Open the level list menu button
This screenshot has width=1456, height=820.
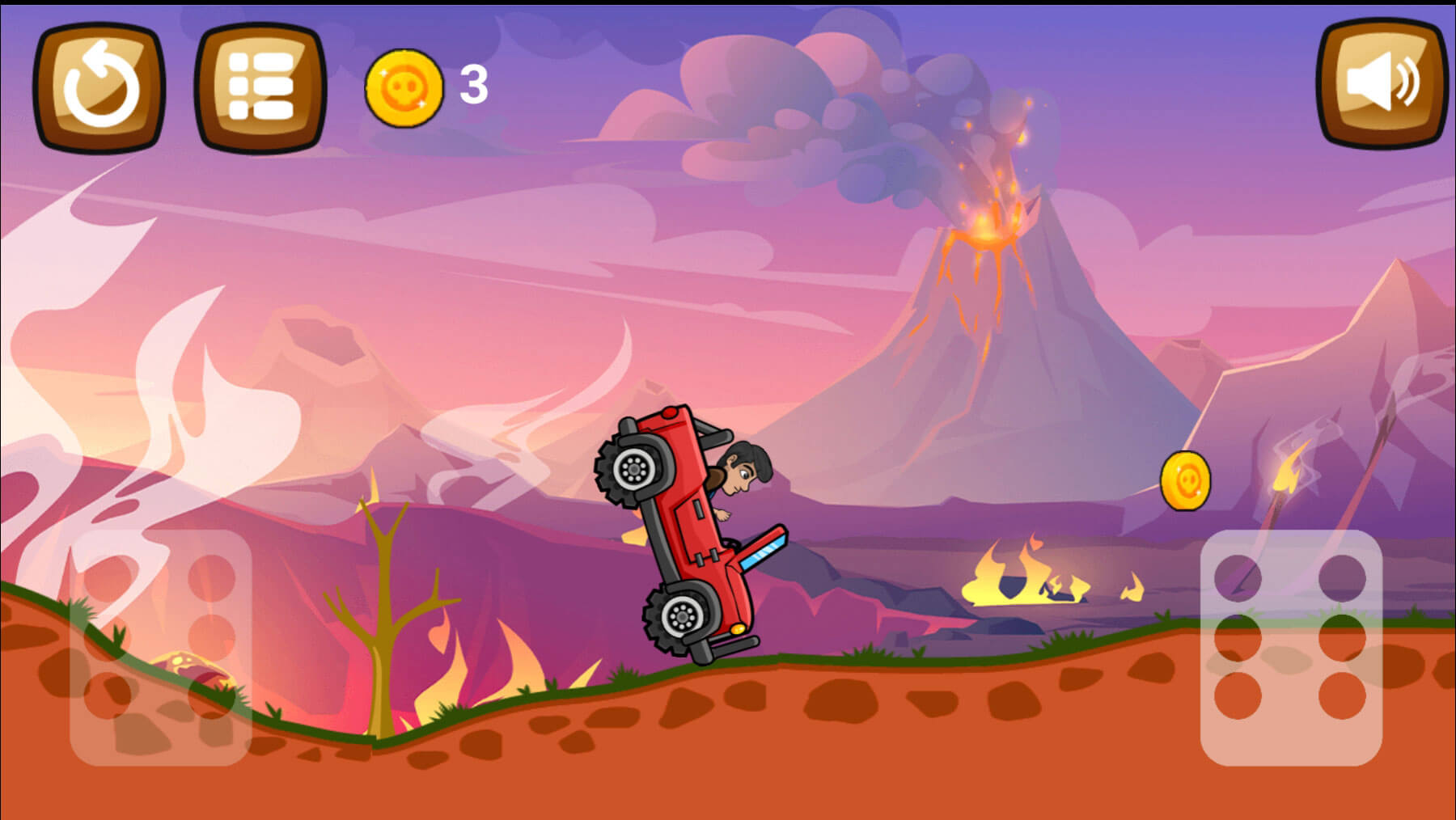click(260, 87)
